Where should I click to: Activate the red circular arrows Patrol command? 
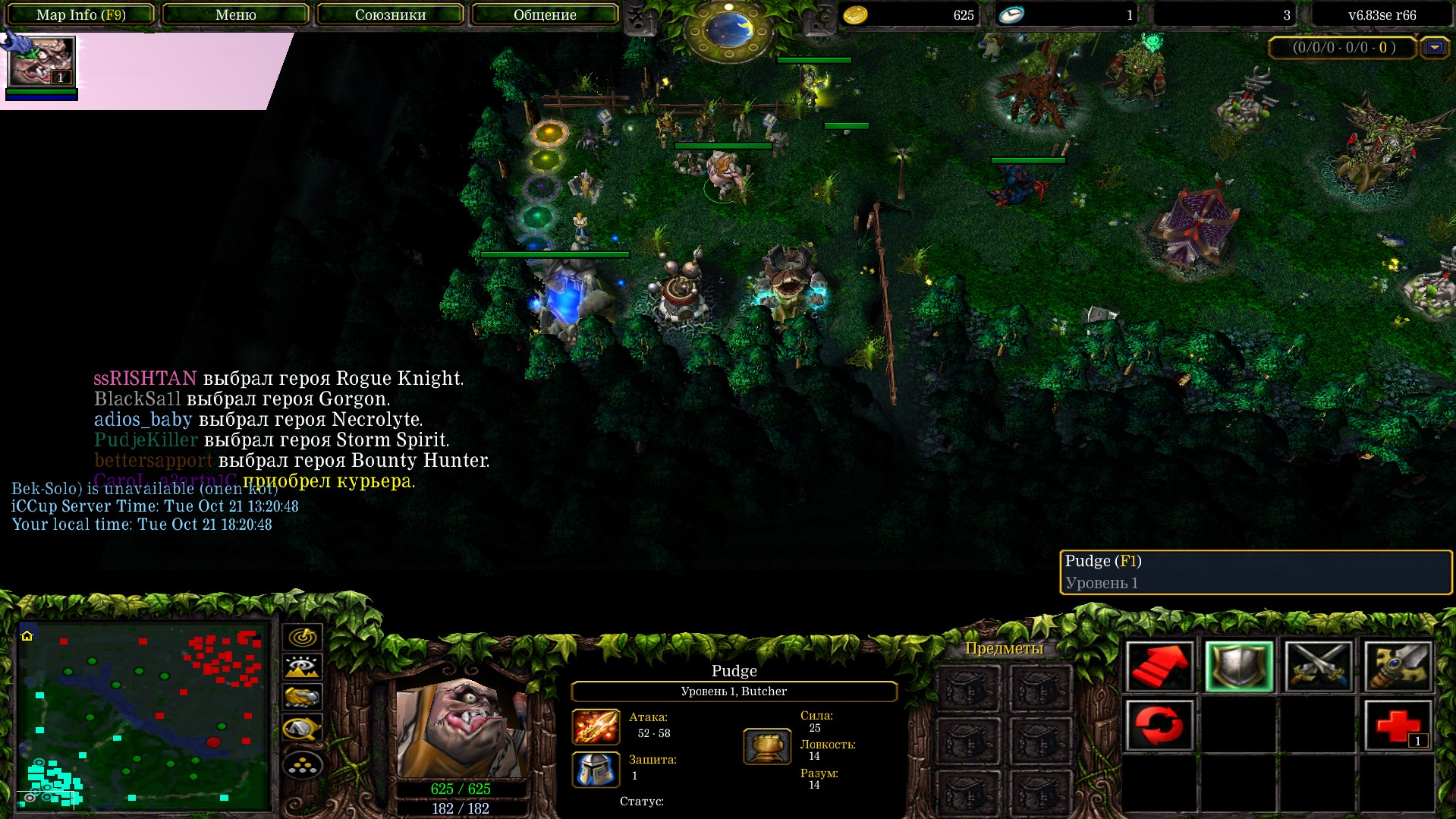pyautogui.click(x=1159, y=725)
